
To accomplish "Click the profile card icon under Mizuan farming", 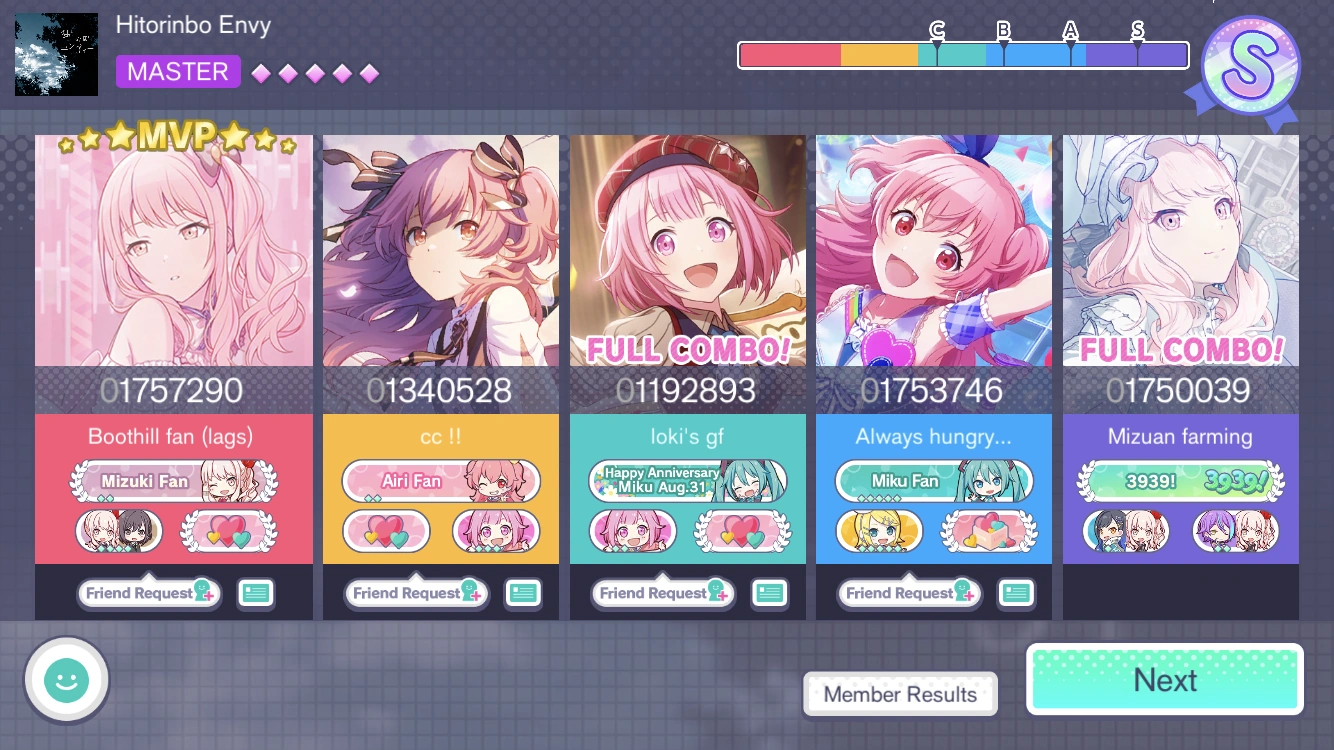I will coord(1263,593).
